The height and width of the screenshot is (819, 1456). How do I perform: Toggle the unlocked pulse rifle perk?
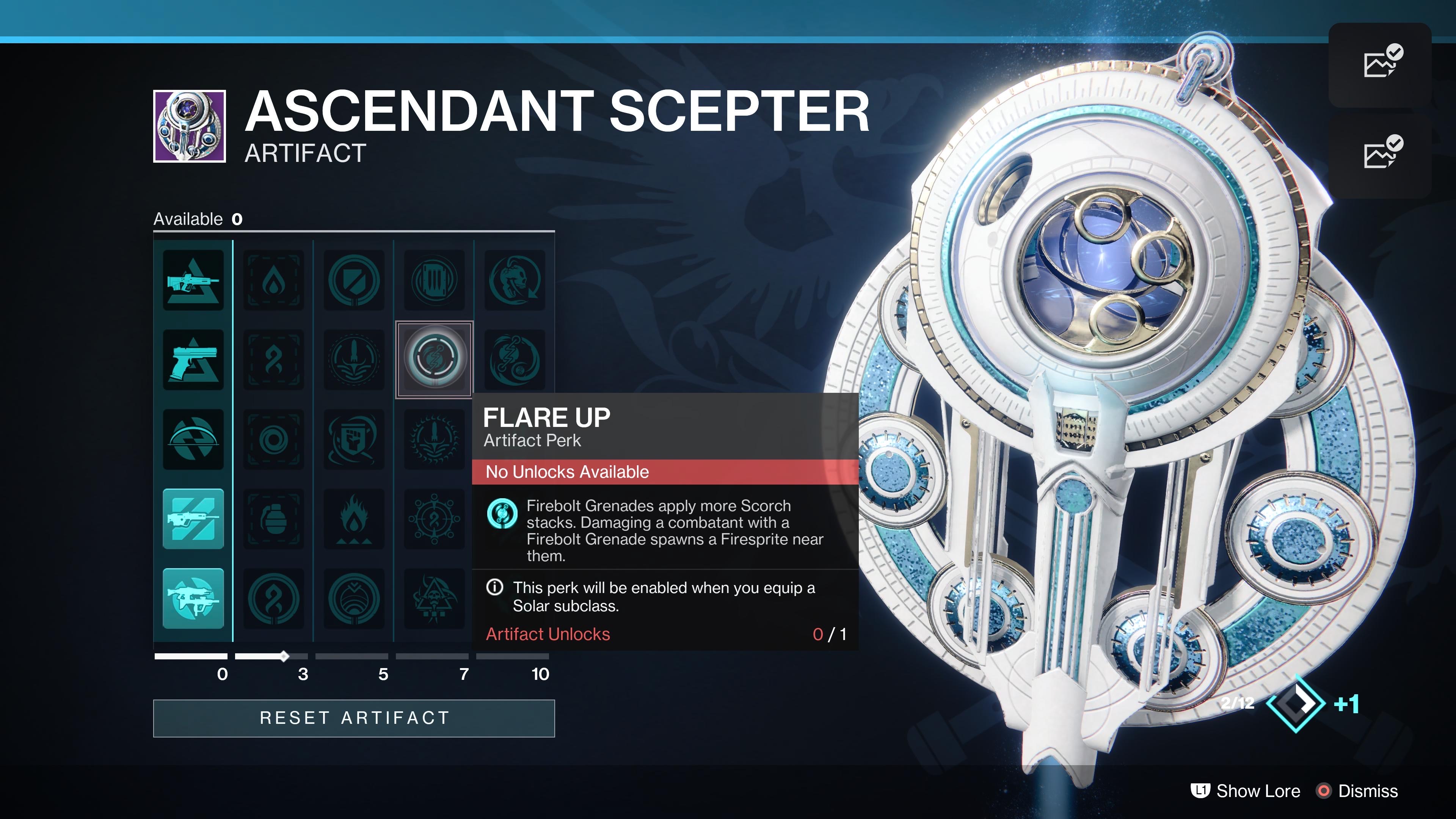pyautogui.click(x=193, y=519)
